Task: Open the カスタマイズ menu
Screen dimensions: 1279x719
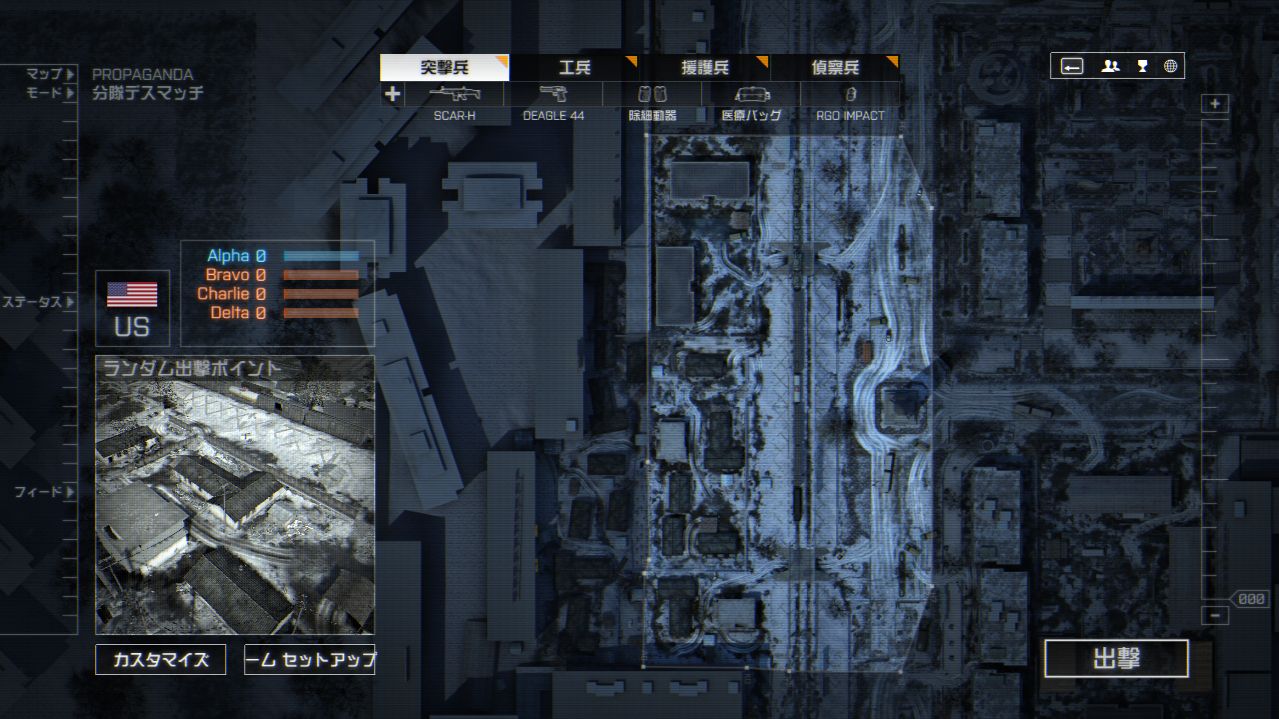Action: 161,660
